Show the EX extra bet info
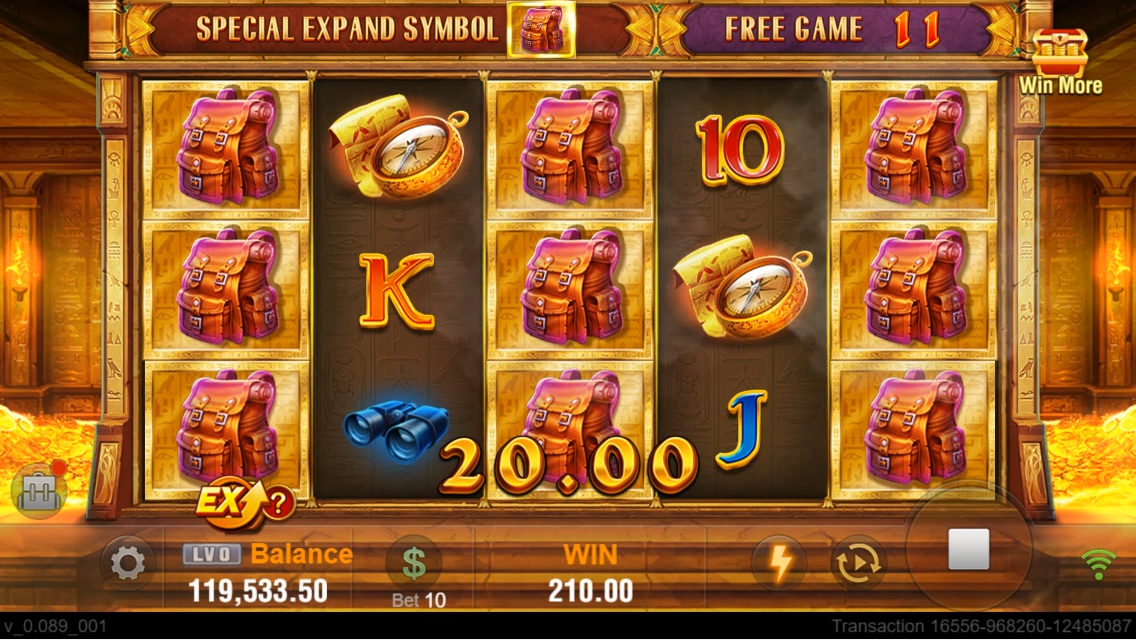The image size is (1136, 640). (244, 502)
